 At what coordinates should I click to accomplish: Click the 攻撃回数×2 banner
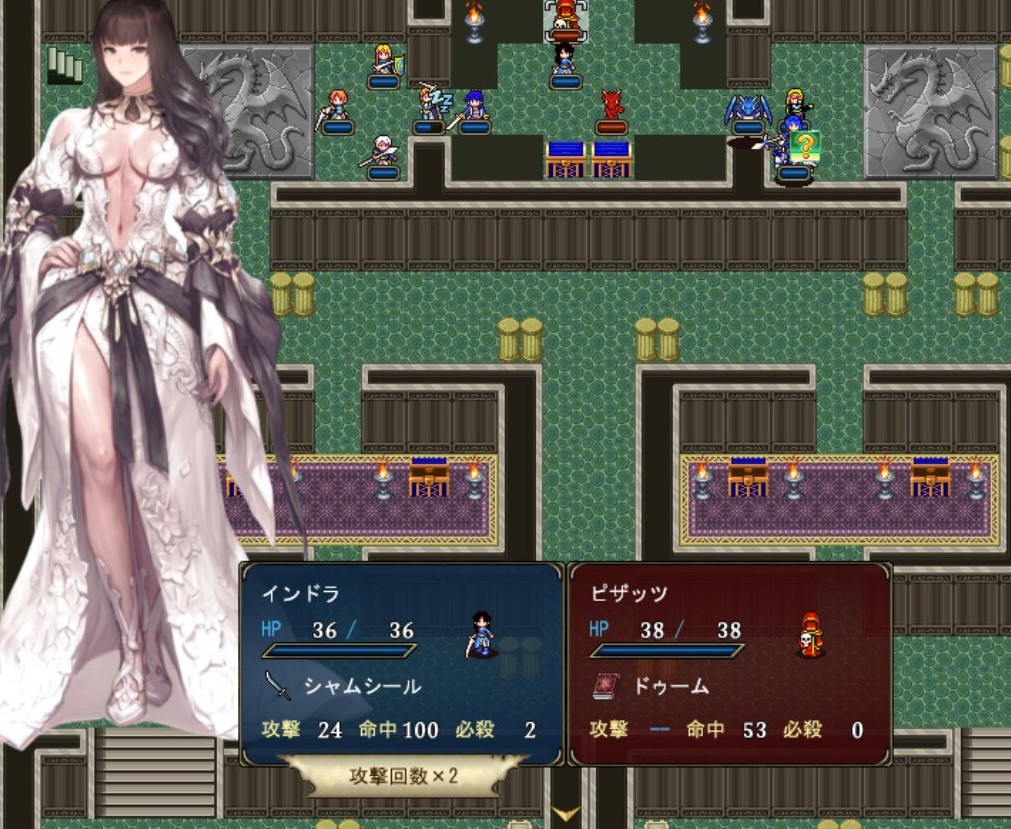point(402,775)
